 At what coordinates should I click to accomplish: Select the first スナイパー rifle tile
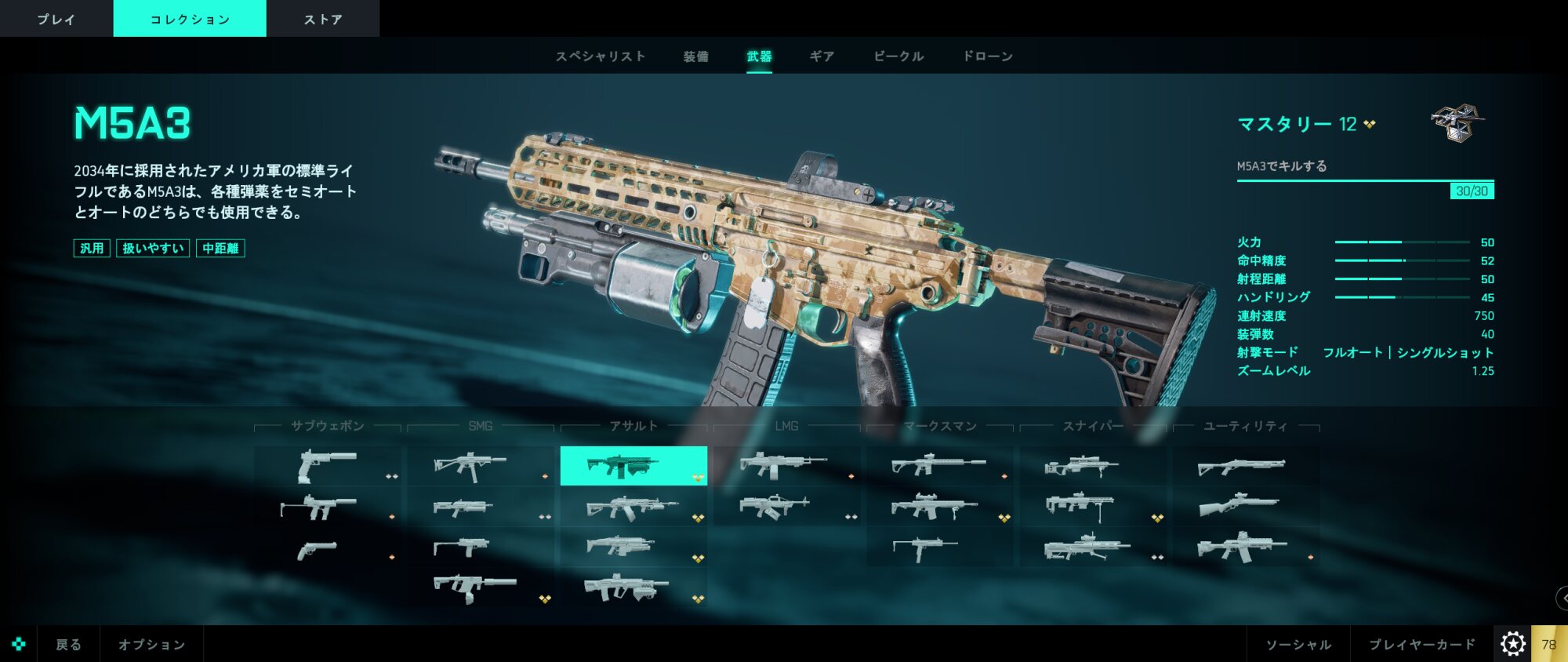1093,466
